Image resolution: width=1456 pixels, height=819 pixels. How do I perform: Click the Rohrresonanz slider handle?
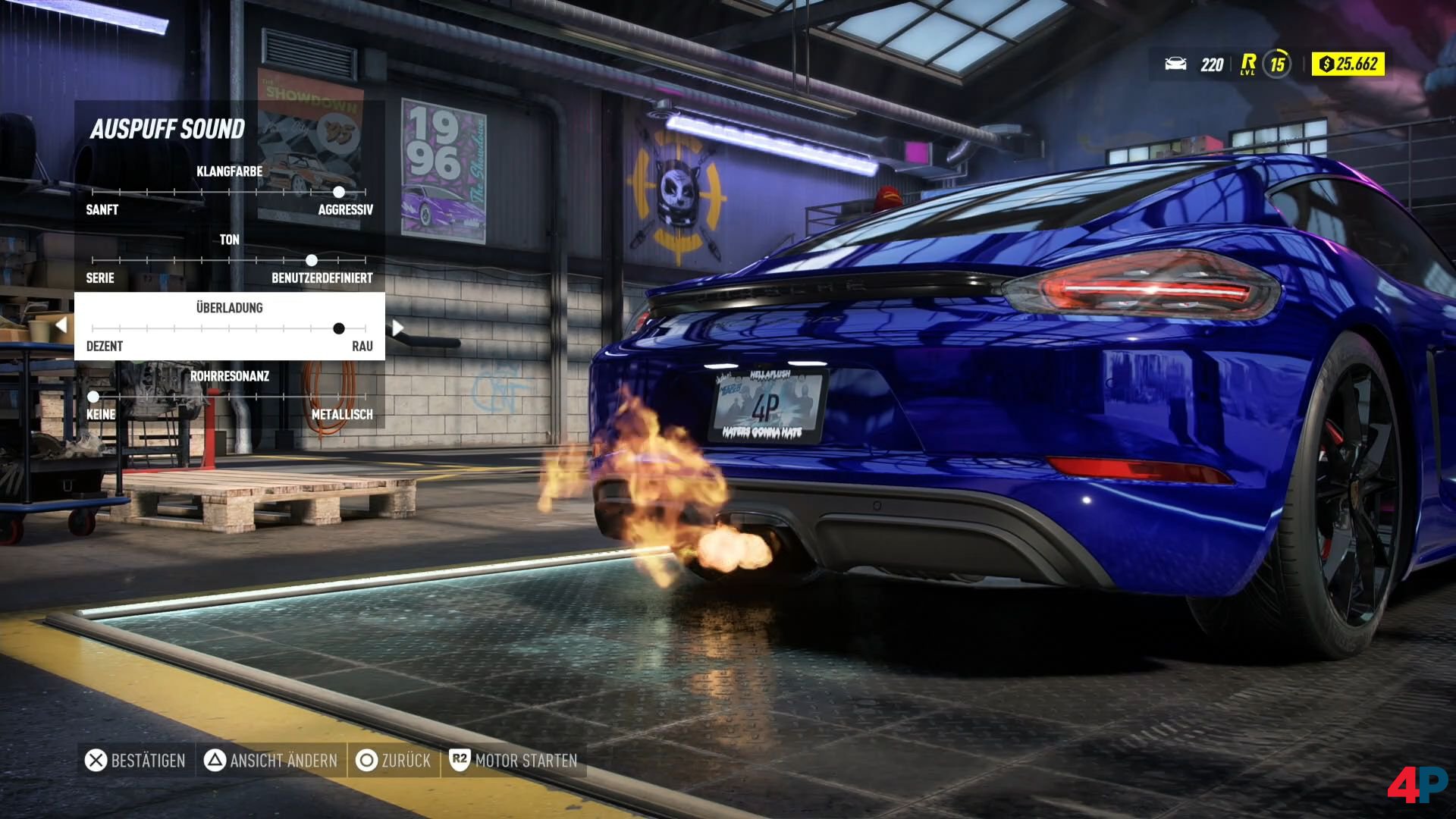pyautogui.click(x=93, y=397)
